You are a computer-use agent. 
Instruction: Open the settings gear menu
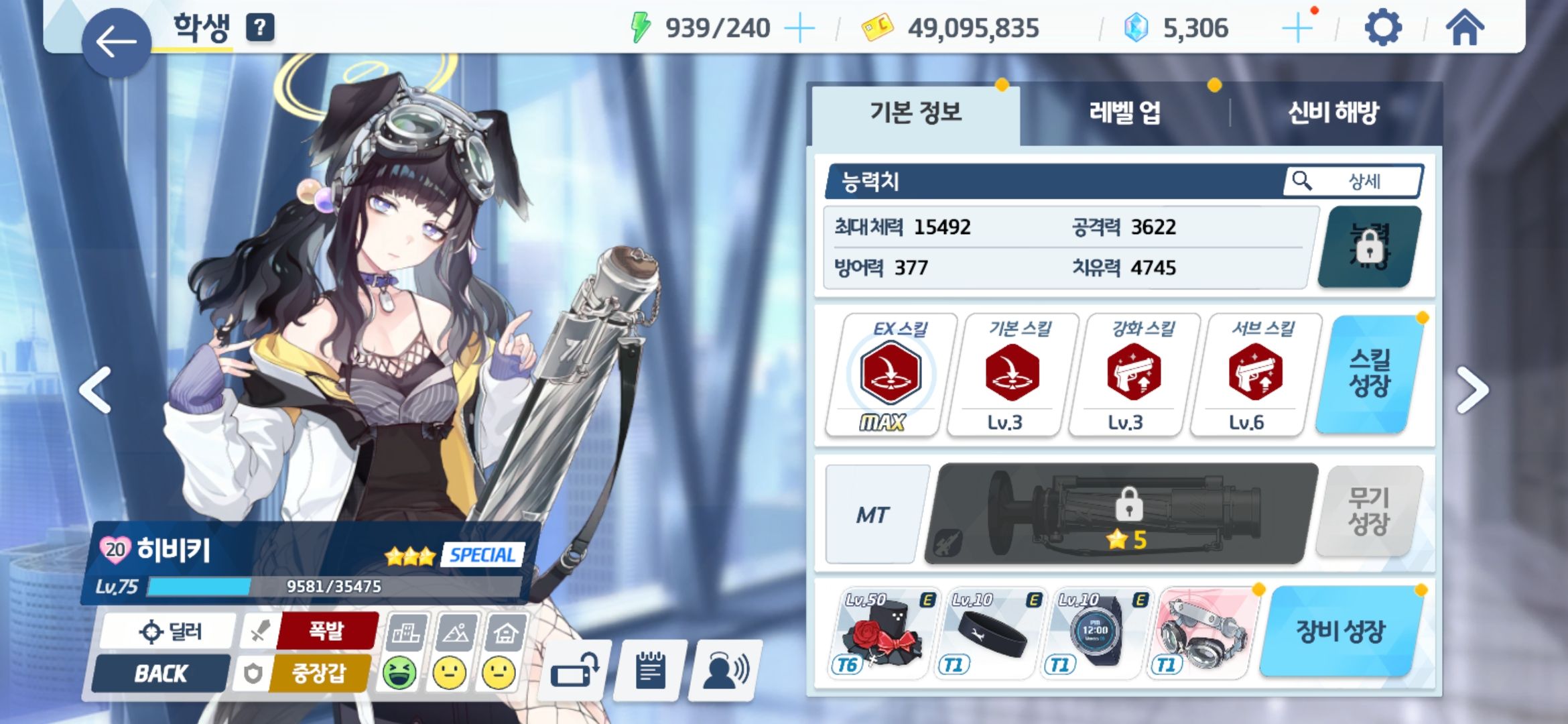tap(1384, 28)
